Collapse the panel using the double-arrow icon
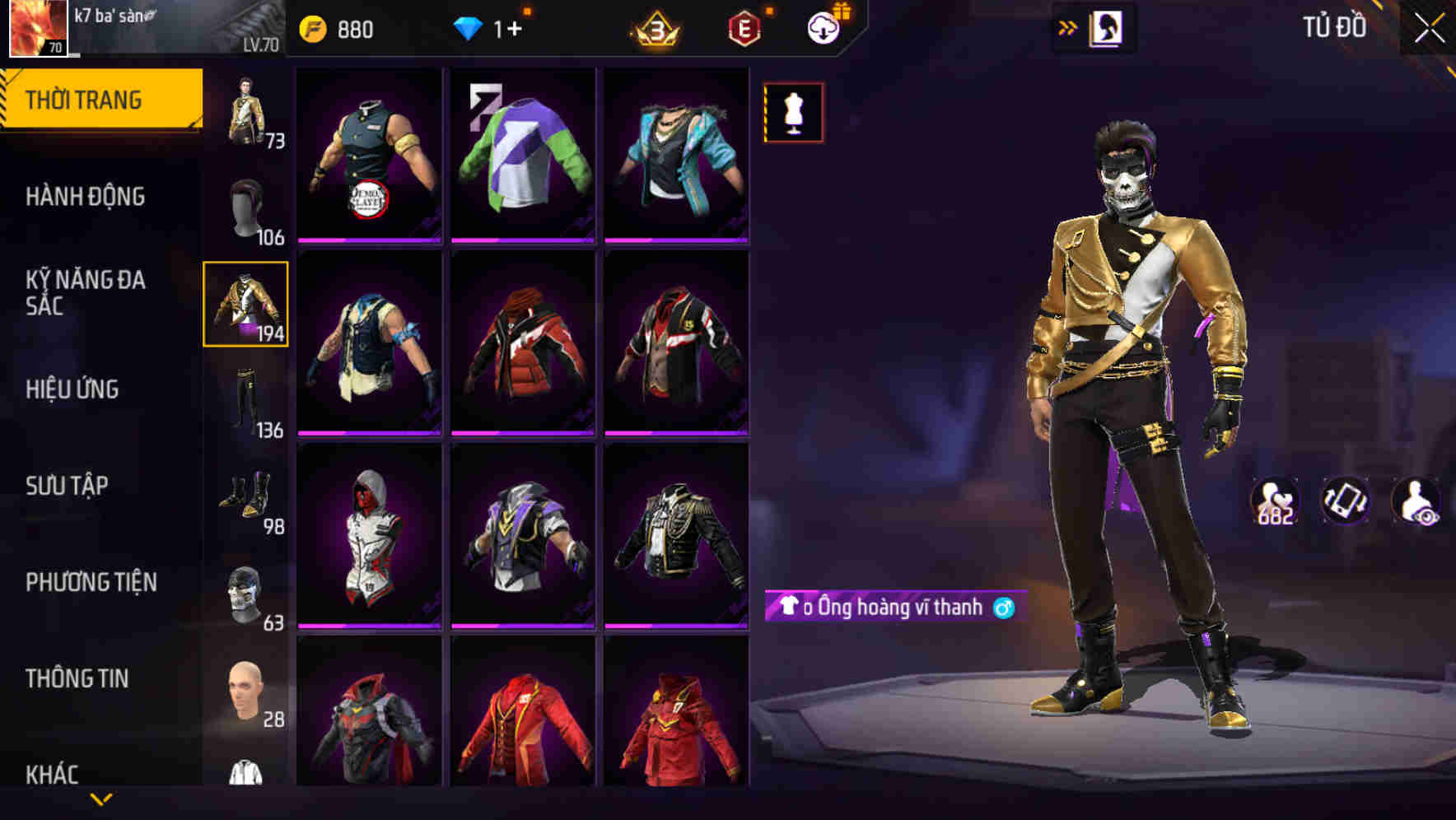 [1066, 27]
